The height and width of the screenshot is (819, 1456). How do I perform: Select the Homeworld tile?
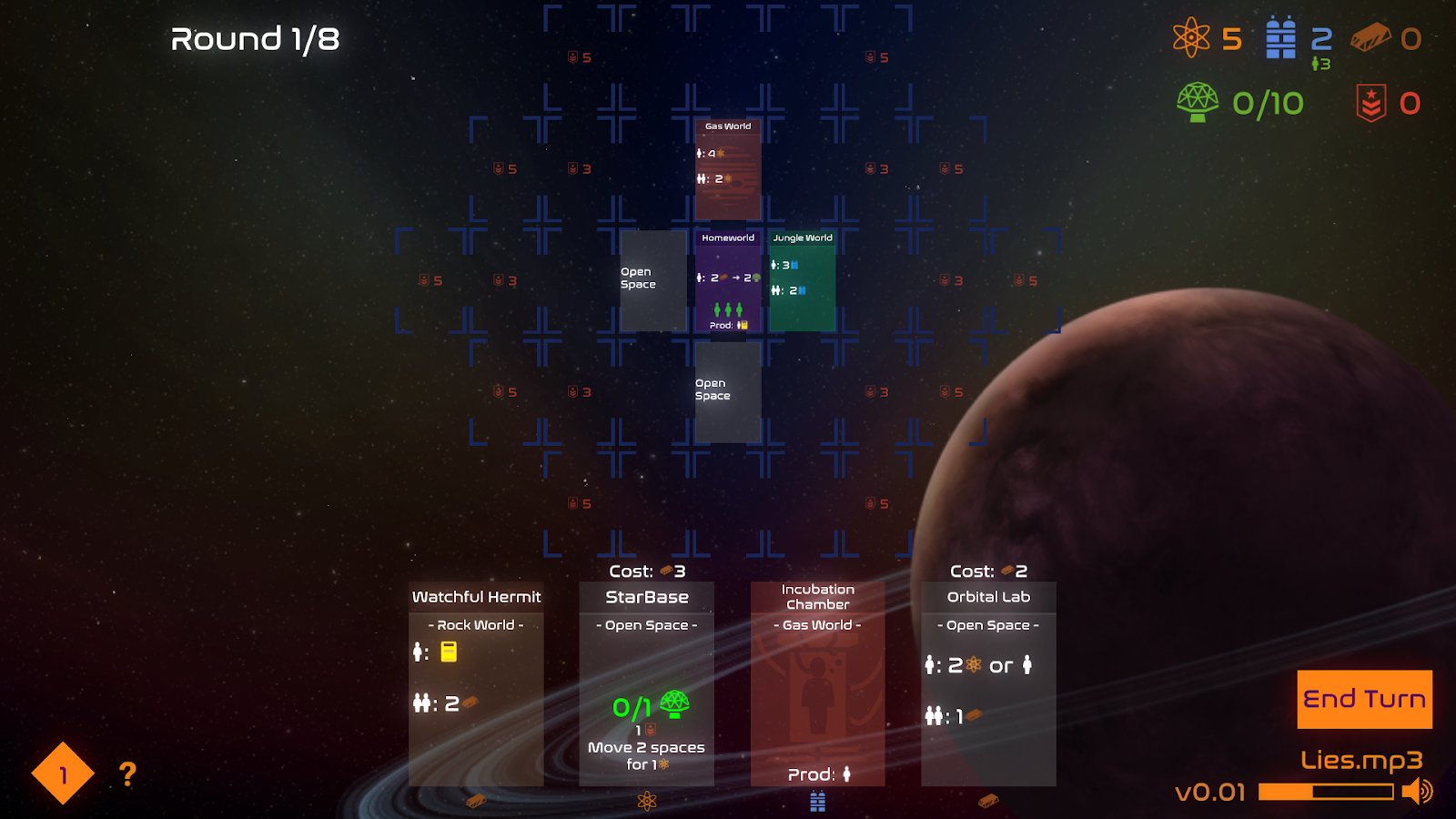pyautogui.click(x=728, y=280)
